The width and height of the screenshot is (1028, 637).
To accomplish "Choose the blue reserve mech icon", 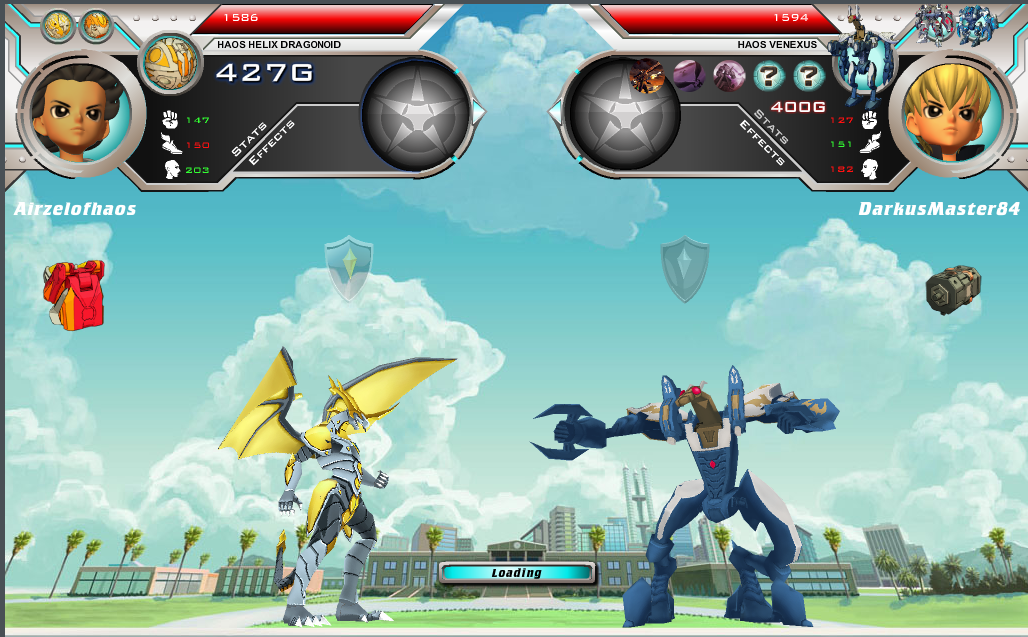I will click(977, 25).
